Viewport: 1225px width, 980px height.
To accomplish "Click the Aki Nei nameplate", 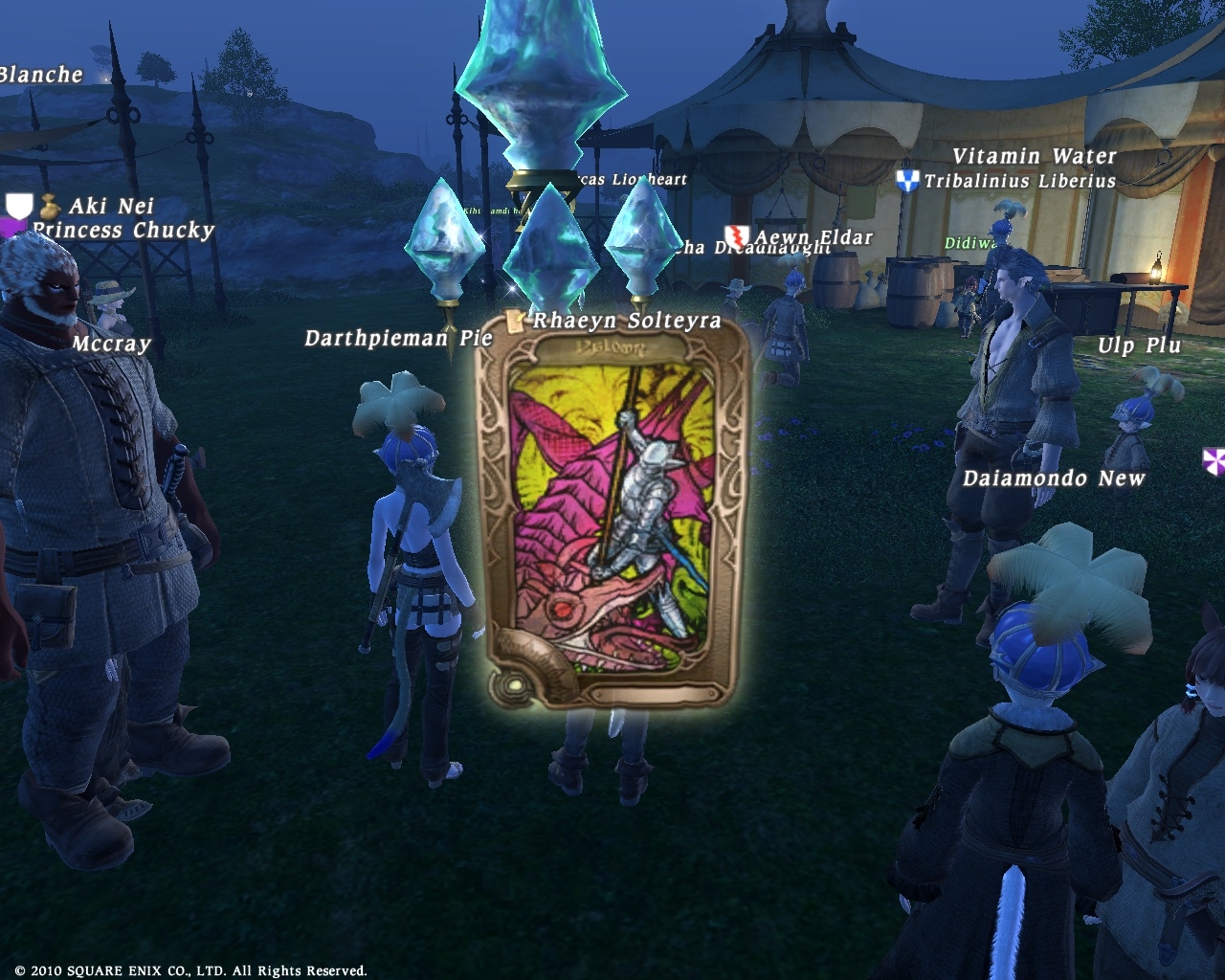I will (x=111, y=206).
